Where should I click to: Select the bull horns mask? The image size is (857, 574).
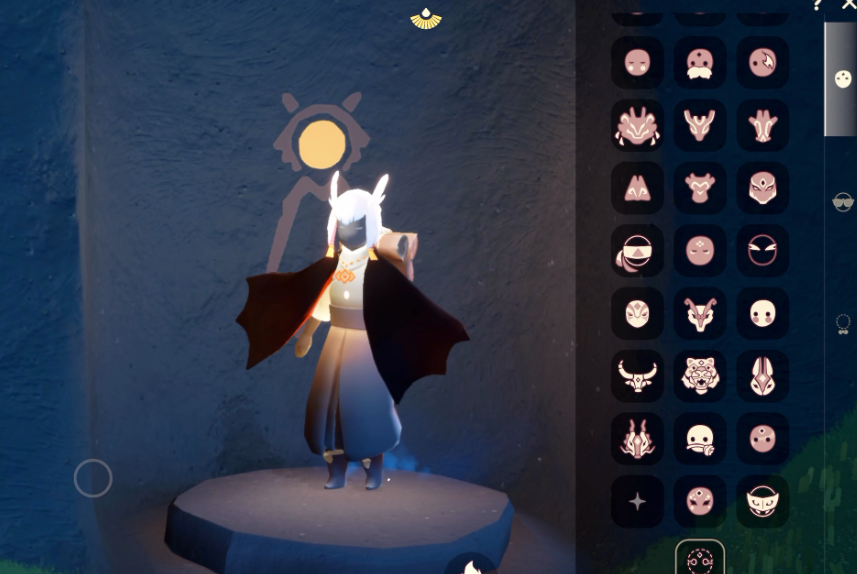click(637, 376)
